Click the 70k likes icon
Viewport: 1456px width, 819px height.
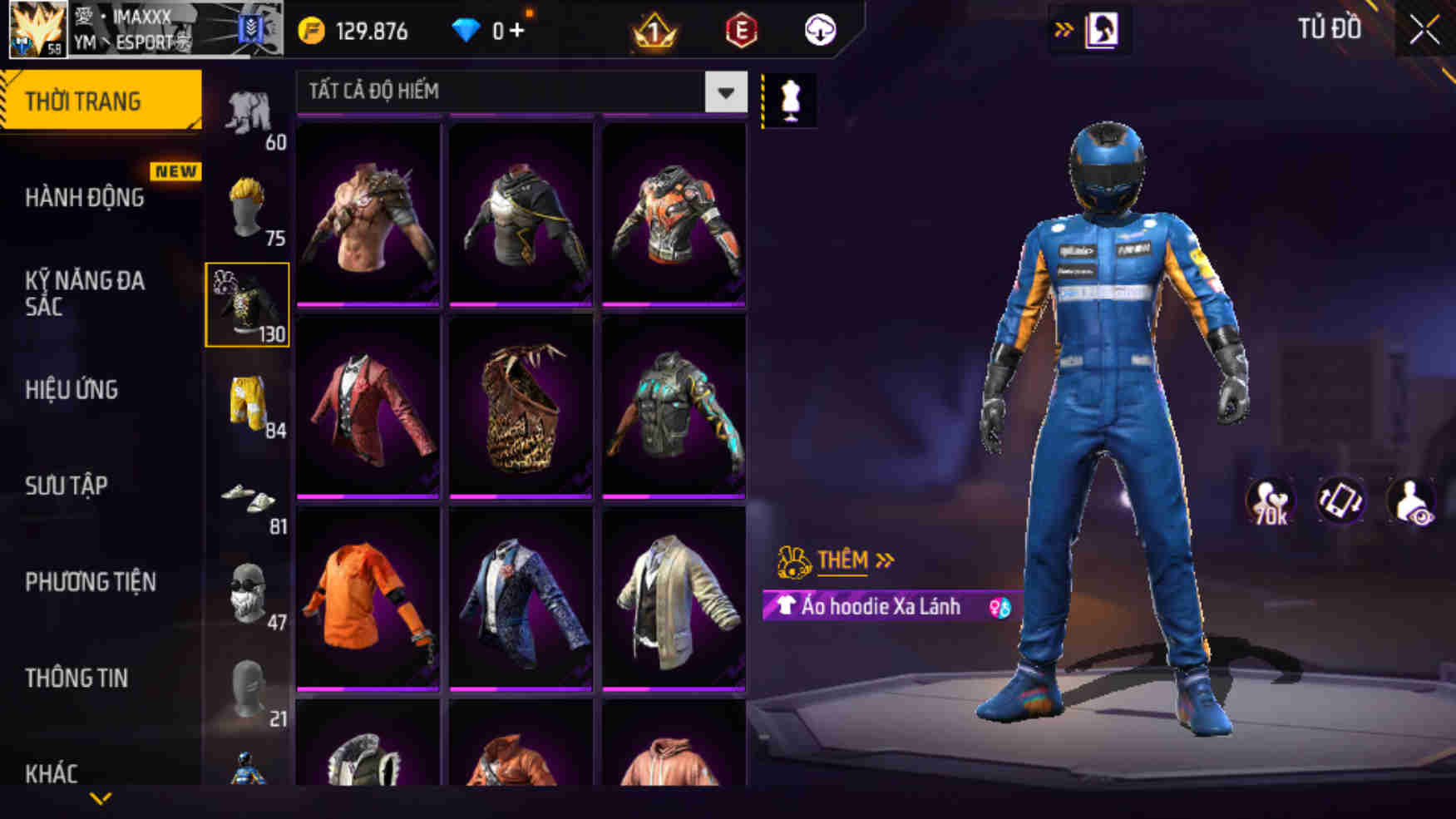click(x=1271, y=499)
